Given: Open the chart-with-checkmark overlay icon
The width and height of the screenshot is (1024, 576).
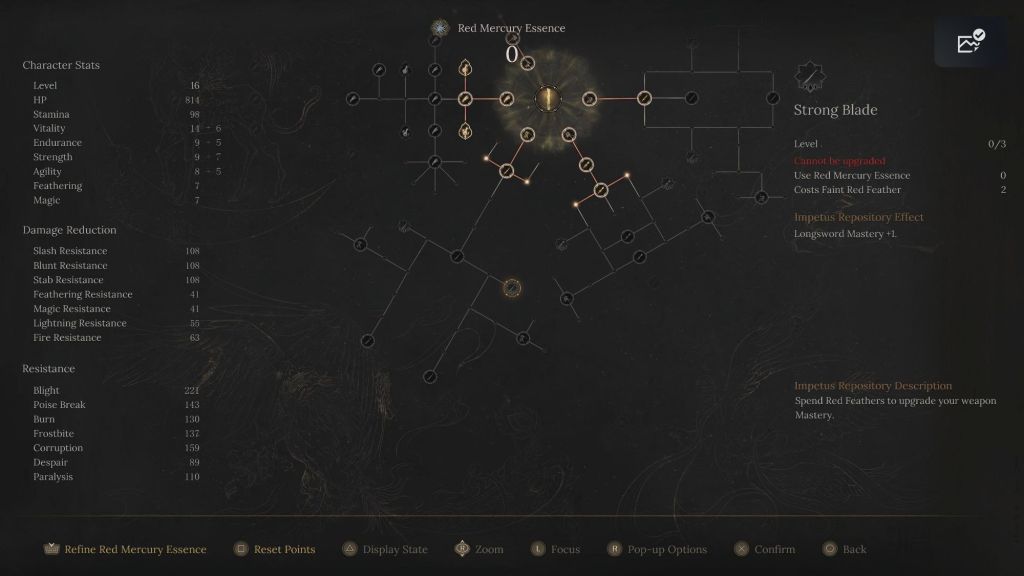Looking at the screenshot, I should (x=971, y=41).
